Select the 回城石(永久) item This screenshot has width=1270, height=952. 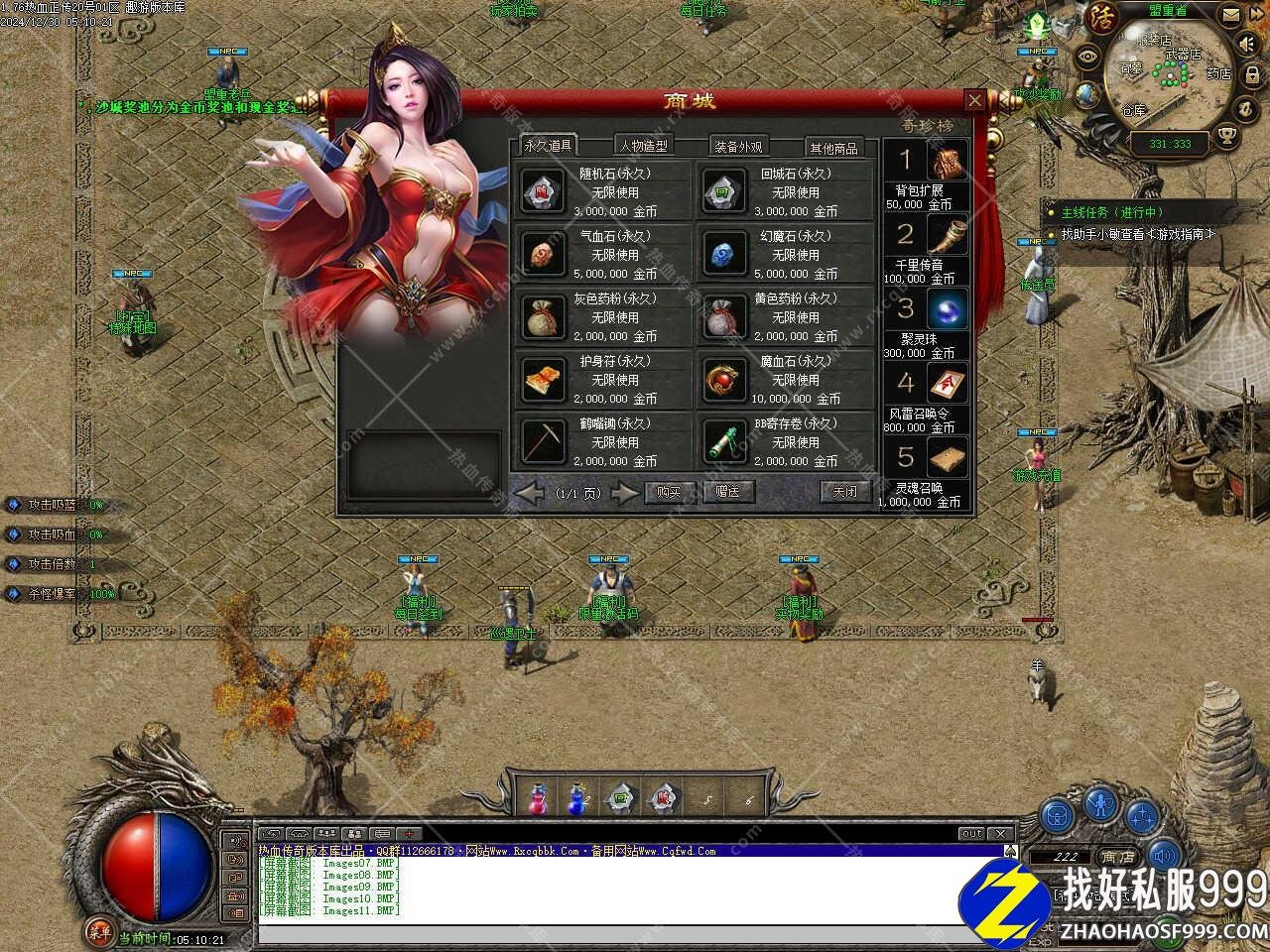click(x=782, y=191)
